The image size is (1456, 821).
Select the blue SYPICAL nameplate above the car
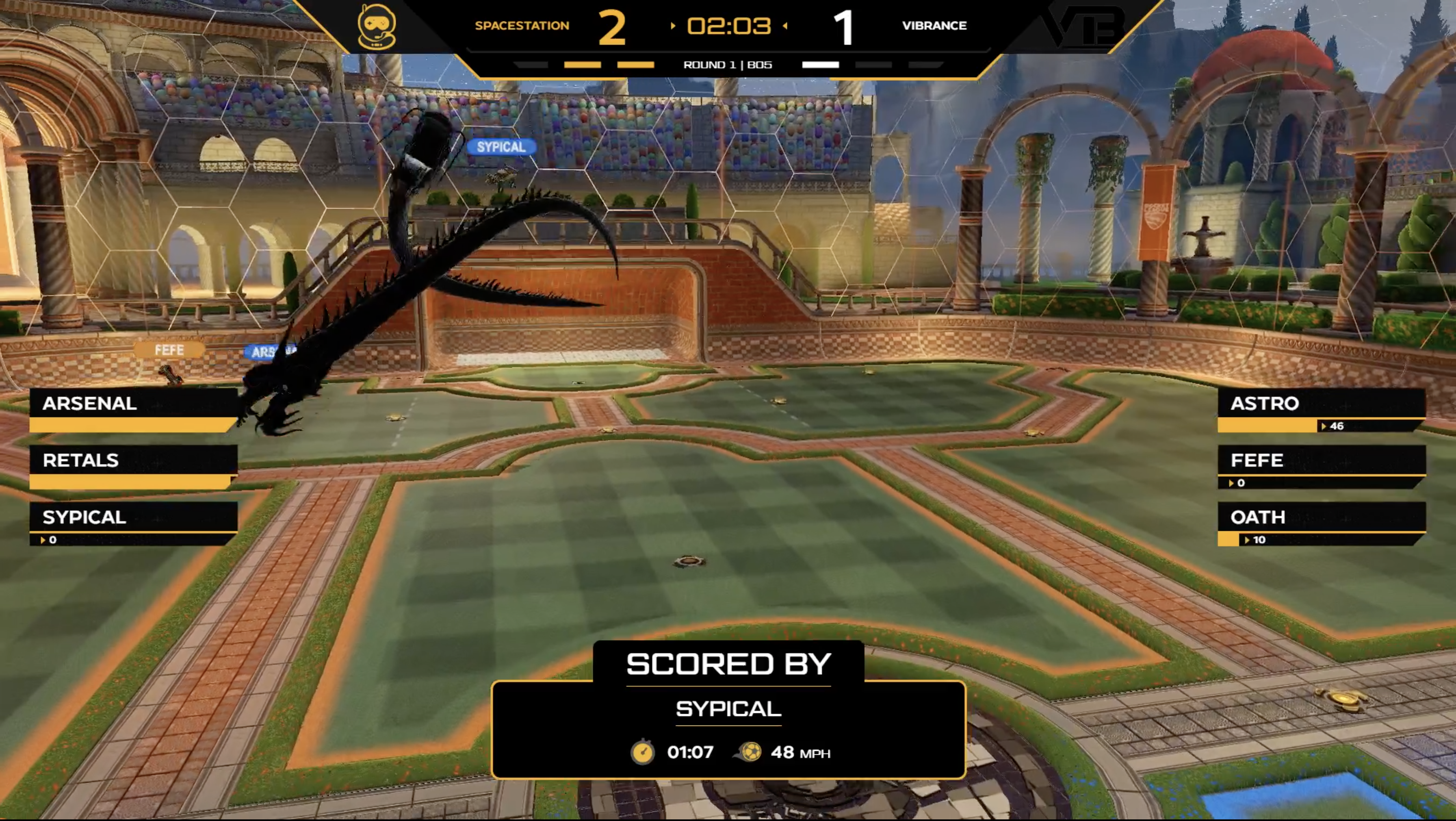coord(501,147)
